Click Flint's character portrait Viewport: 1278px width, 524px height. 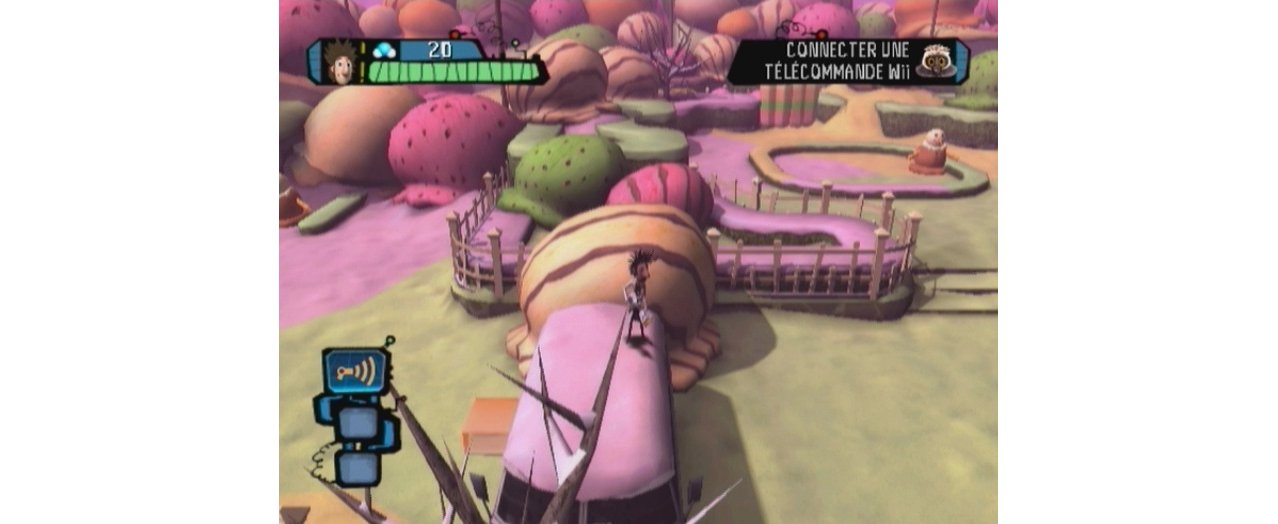coord(342,62)
